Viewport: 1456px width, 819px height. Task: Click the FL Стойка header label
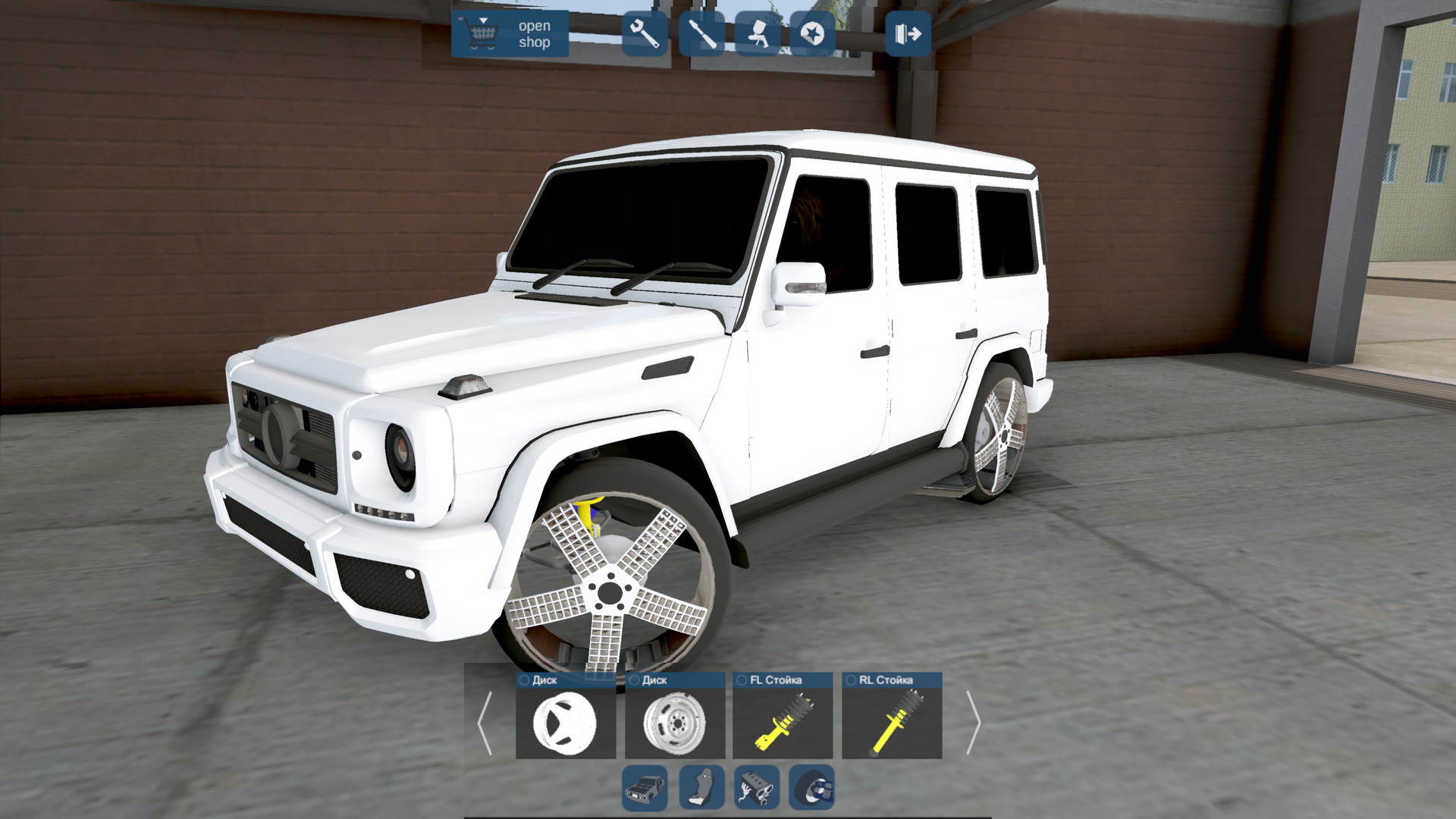click(x=776, y=679)
